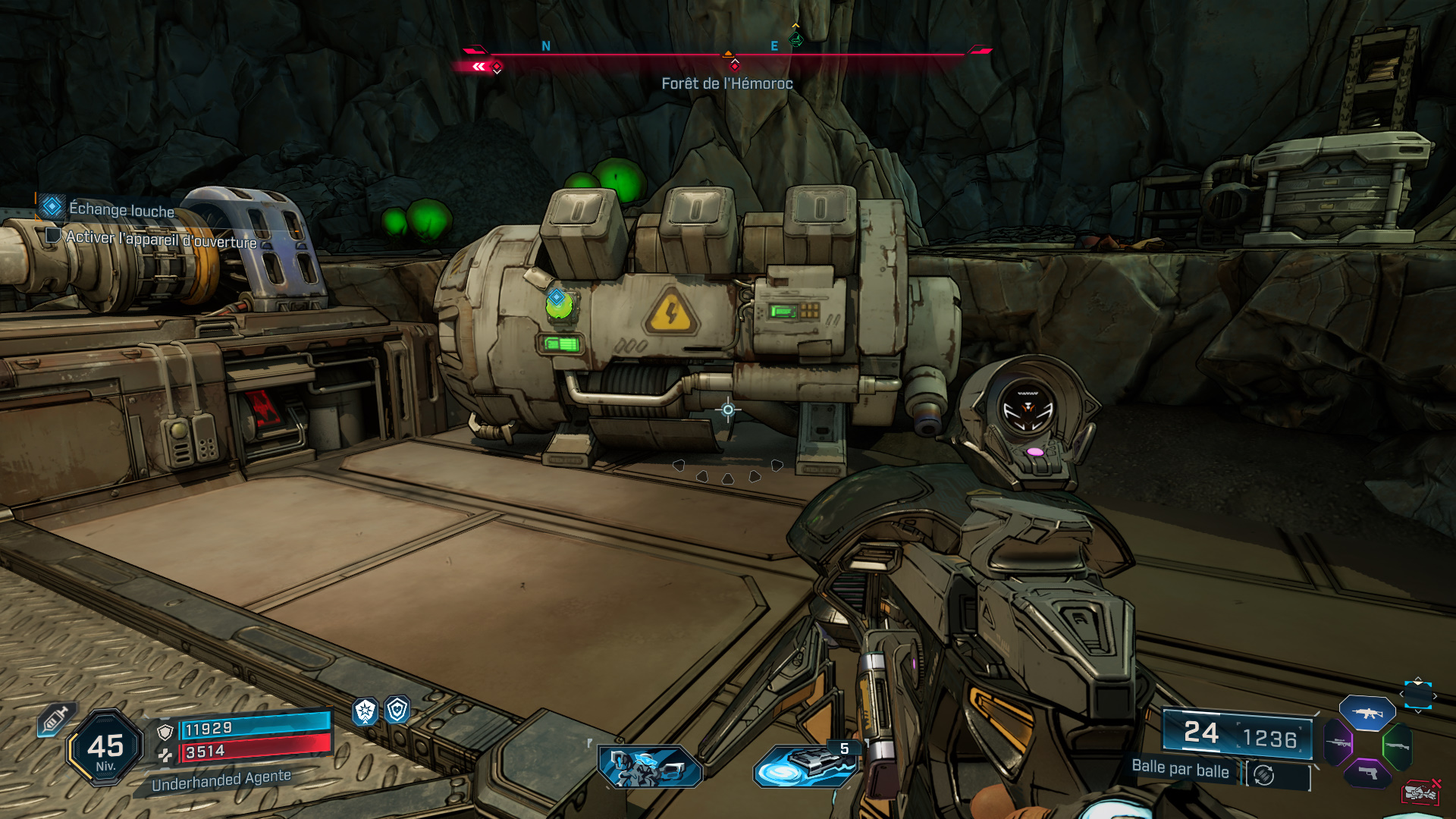The image size is (1456, 819).
Task: Switch to the purple sniper rifle slot
Action: click(x=1338, y=742)
